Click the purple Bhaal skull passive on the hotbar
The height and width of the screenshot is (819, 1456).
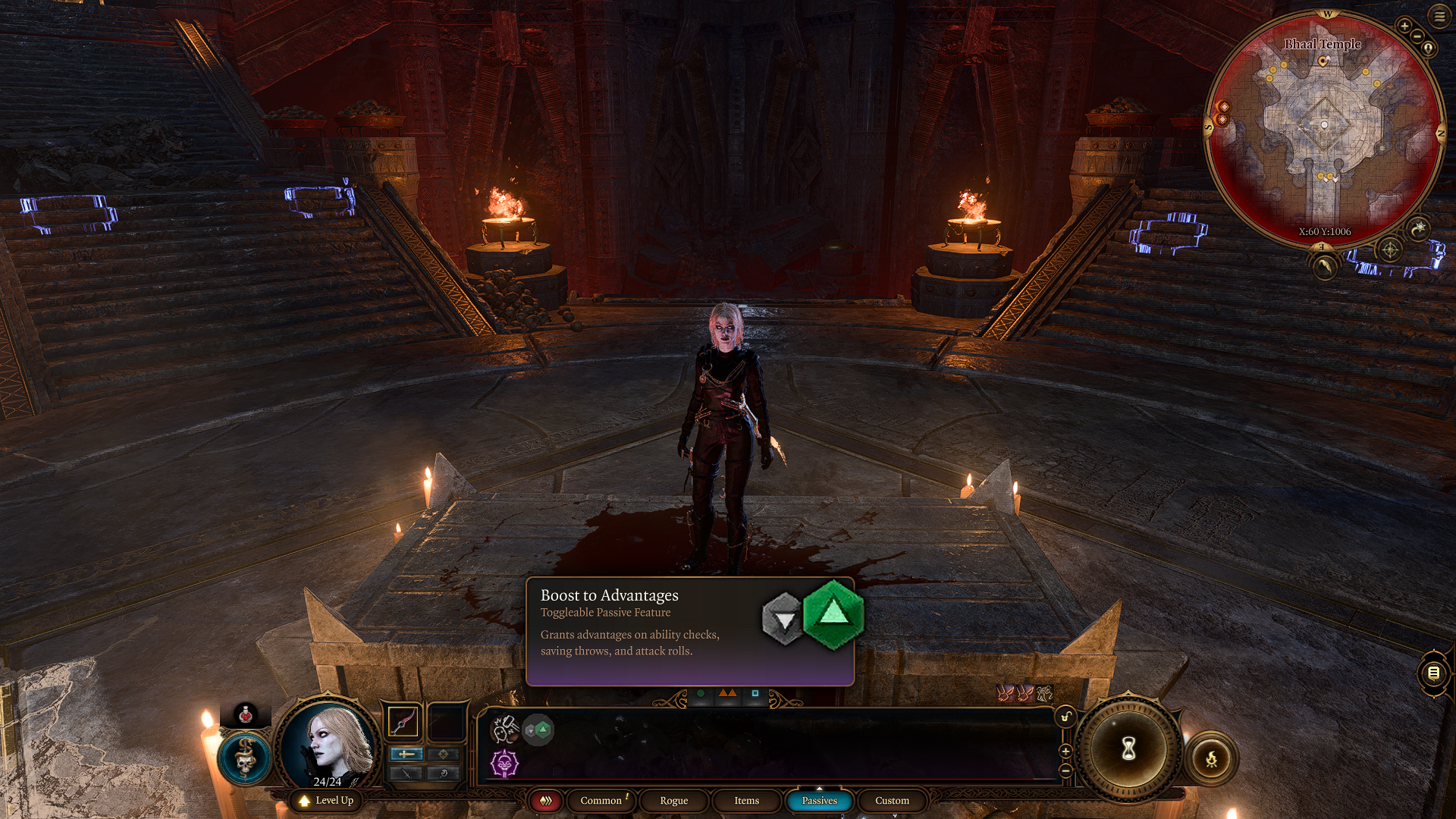[505, 764]
